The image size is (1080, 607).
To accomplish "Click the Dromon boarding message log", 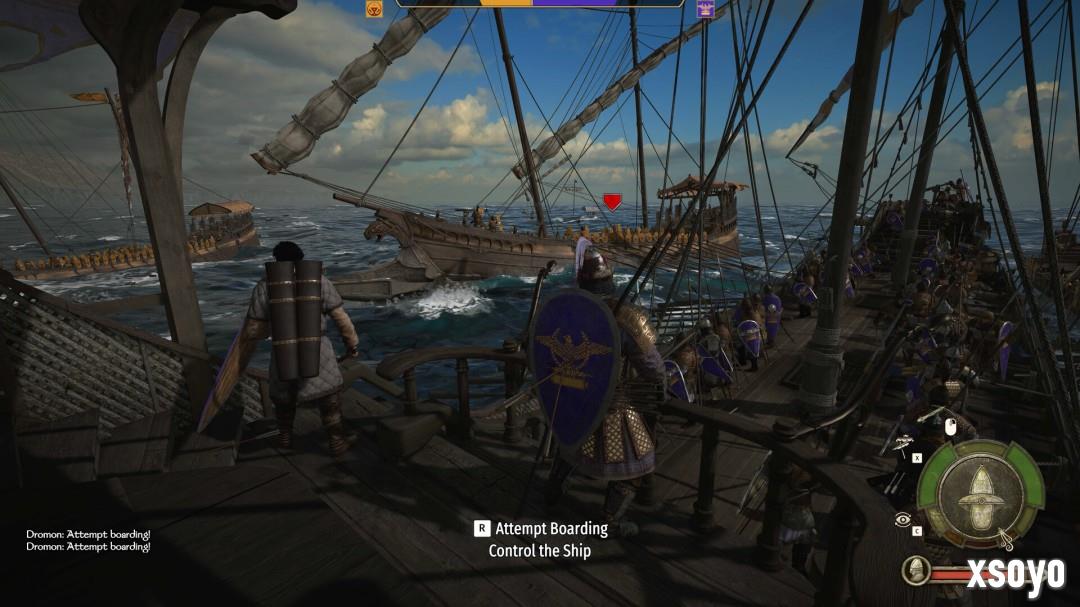I will coord(88,541).
